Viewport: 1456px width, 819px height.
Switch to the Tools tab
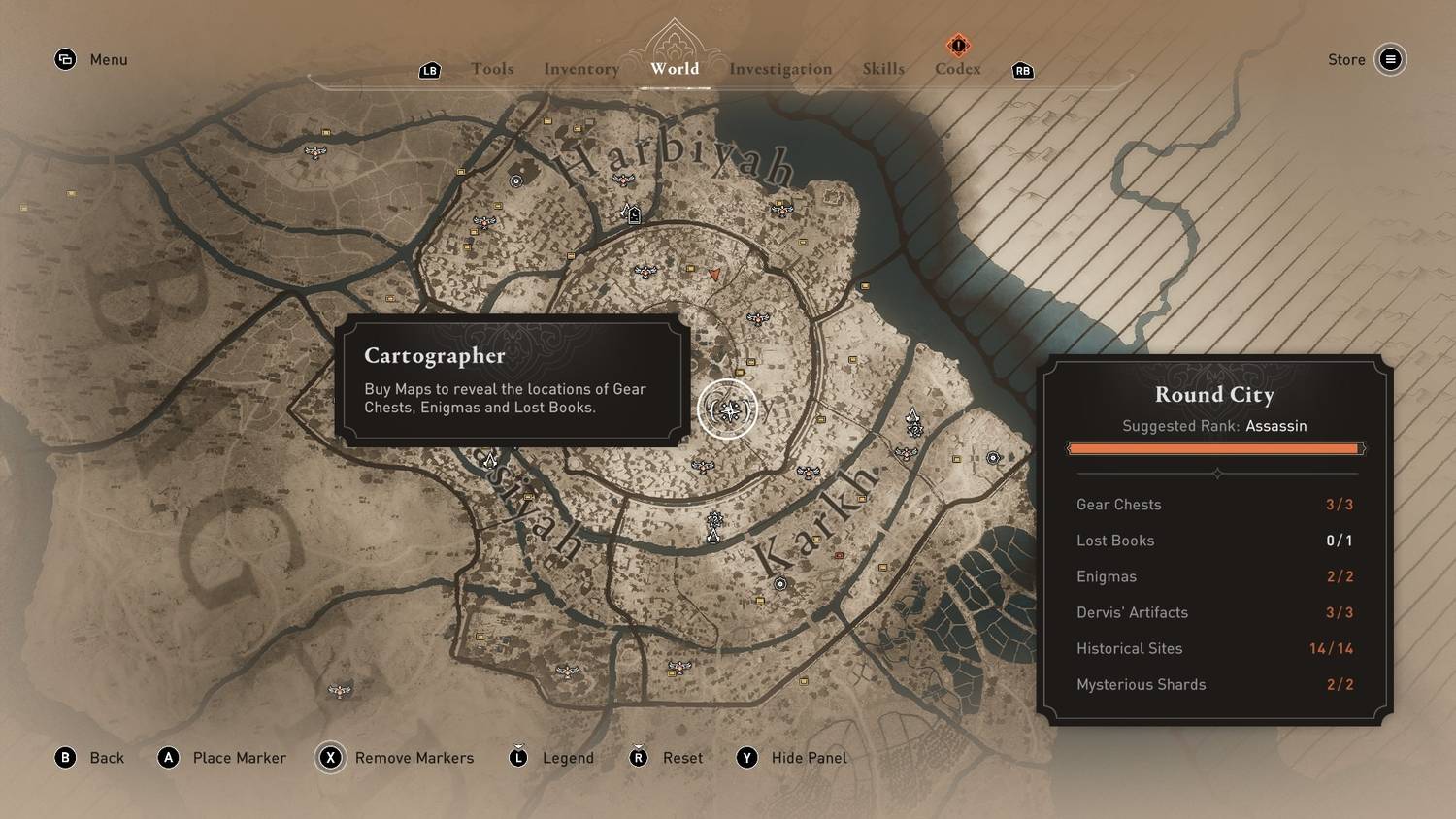[x=492, y=69]
